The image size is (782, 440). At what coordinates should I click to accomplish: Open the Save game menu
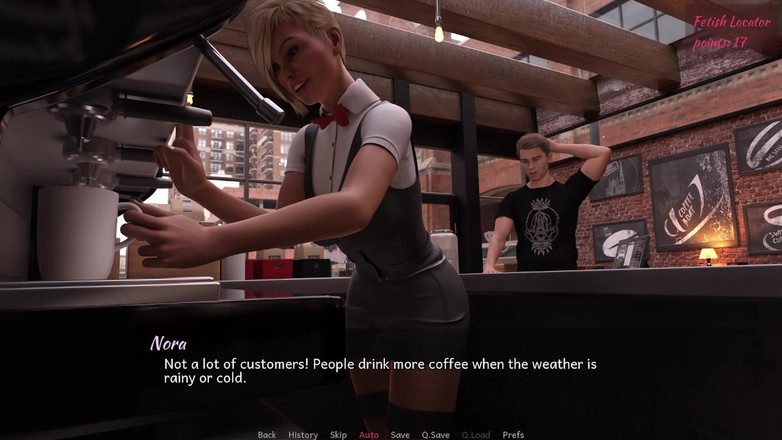(x=400, y=434)
